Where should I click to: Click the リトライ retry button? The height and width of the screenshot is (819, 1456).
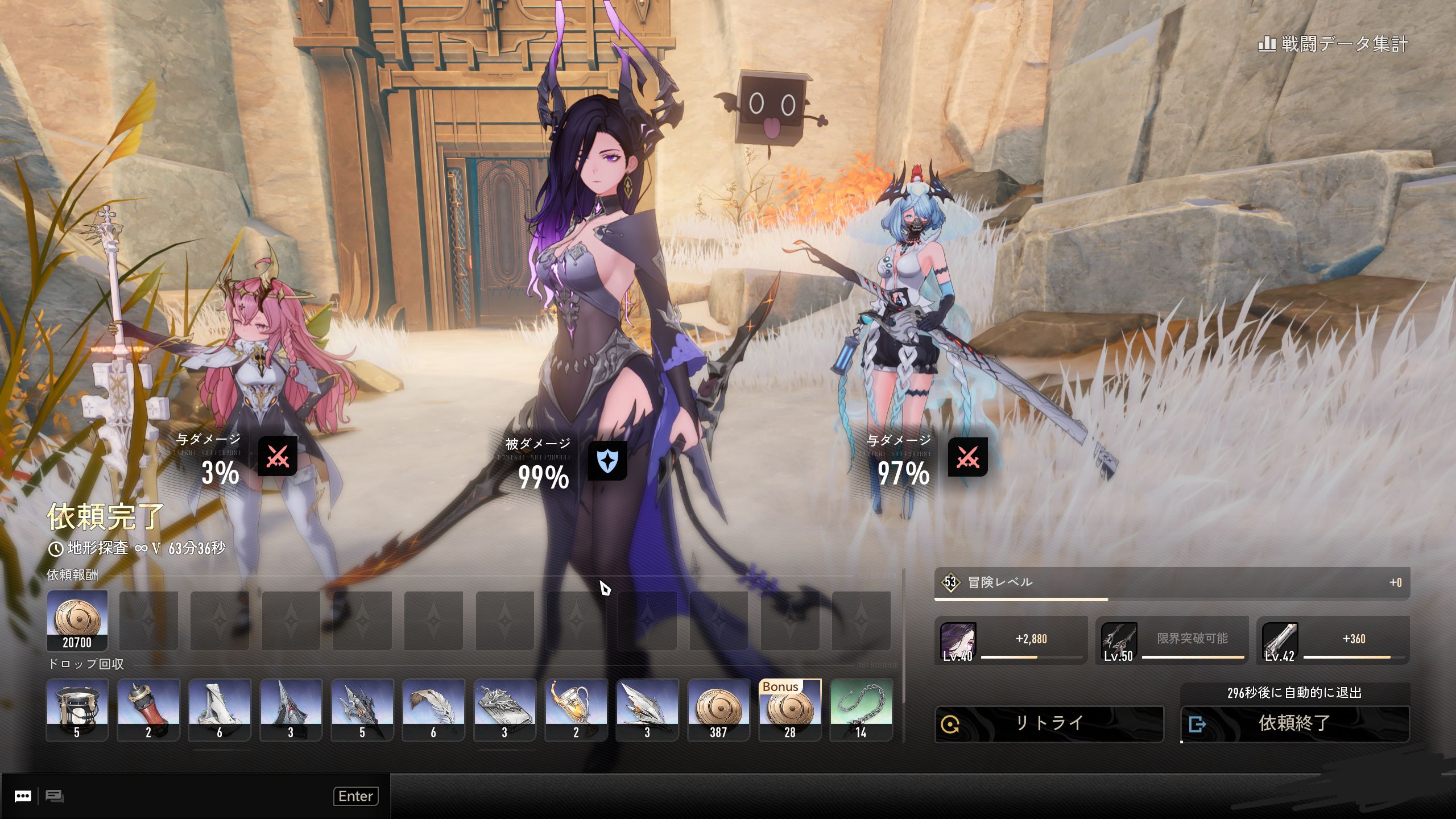click(x=1049, y=723)
